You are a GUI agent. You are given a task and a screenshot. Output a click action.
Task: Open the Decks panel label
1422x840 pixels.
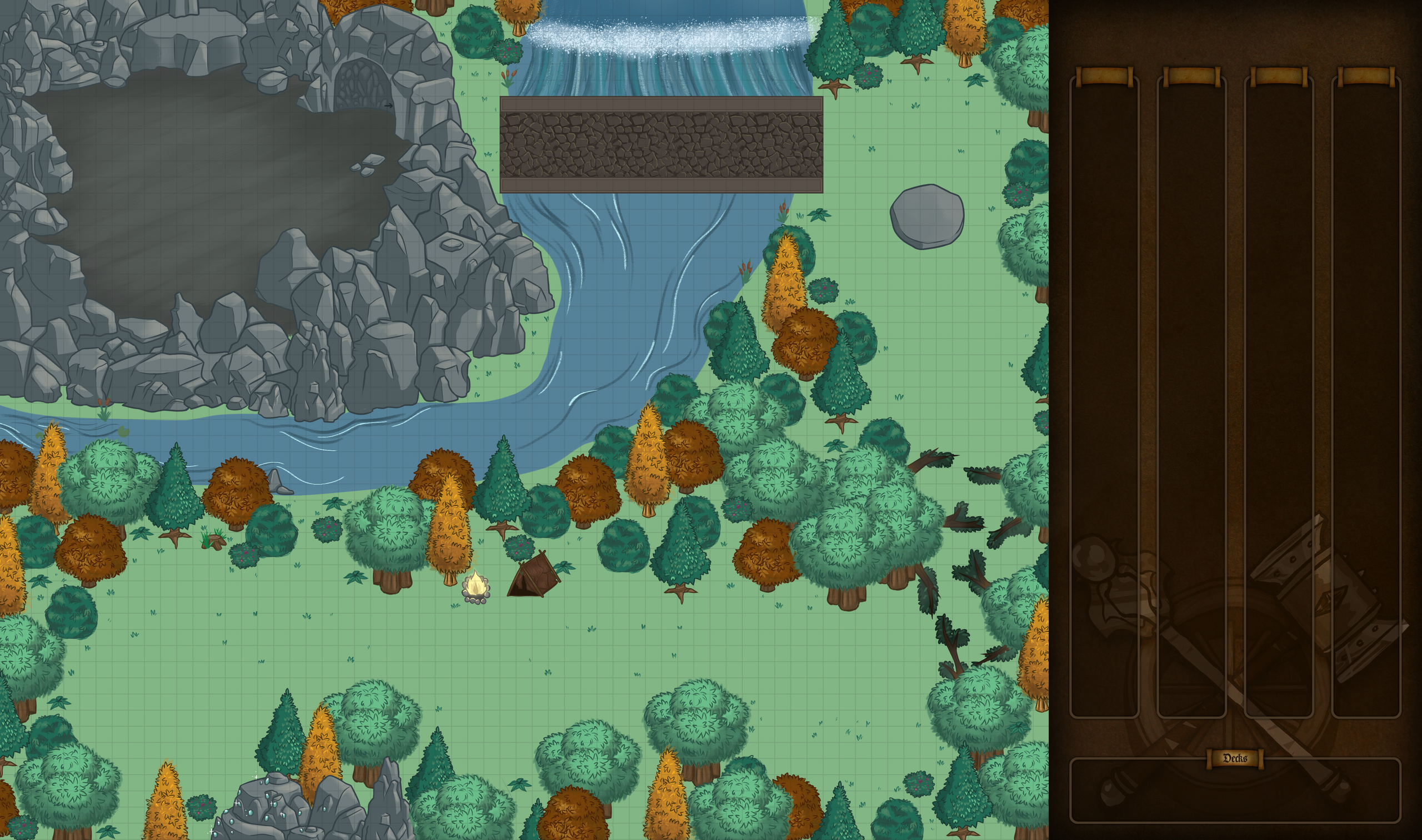click(1235, 758)
